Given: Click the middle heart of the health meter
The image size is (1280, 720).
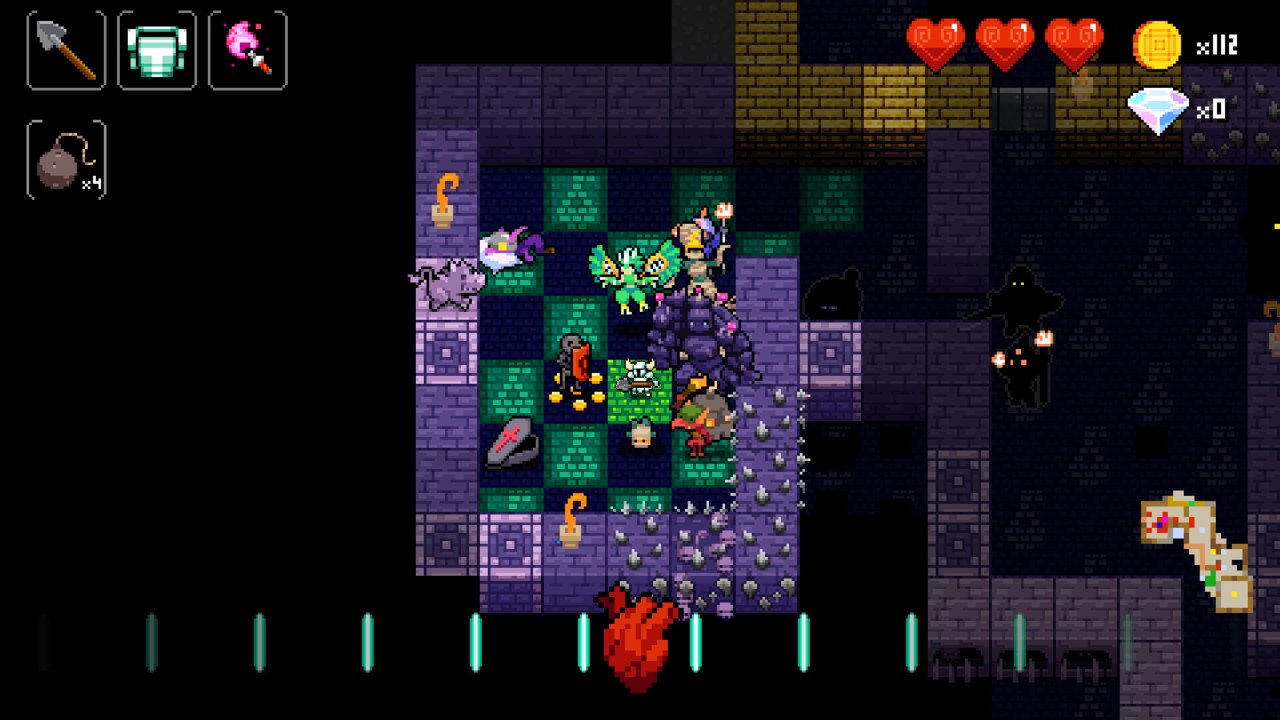Looking at the screenshot, I should pos(1007,42).
